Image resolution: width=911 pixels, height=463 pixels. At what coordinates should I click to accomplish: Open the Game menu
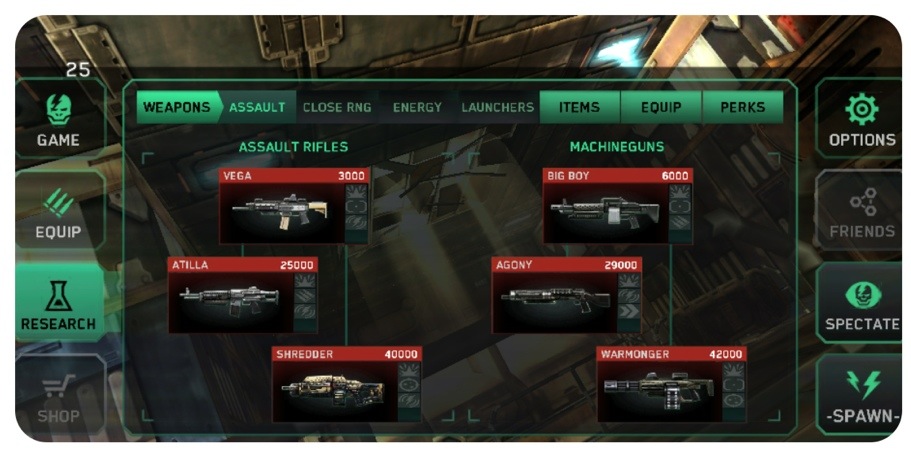(58, 121)
